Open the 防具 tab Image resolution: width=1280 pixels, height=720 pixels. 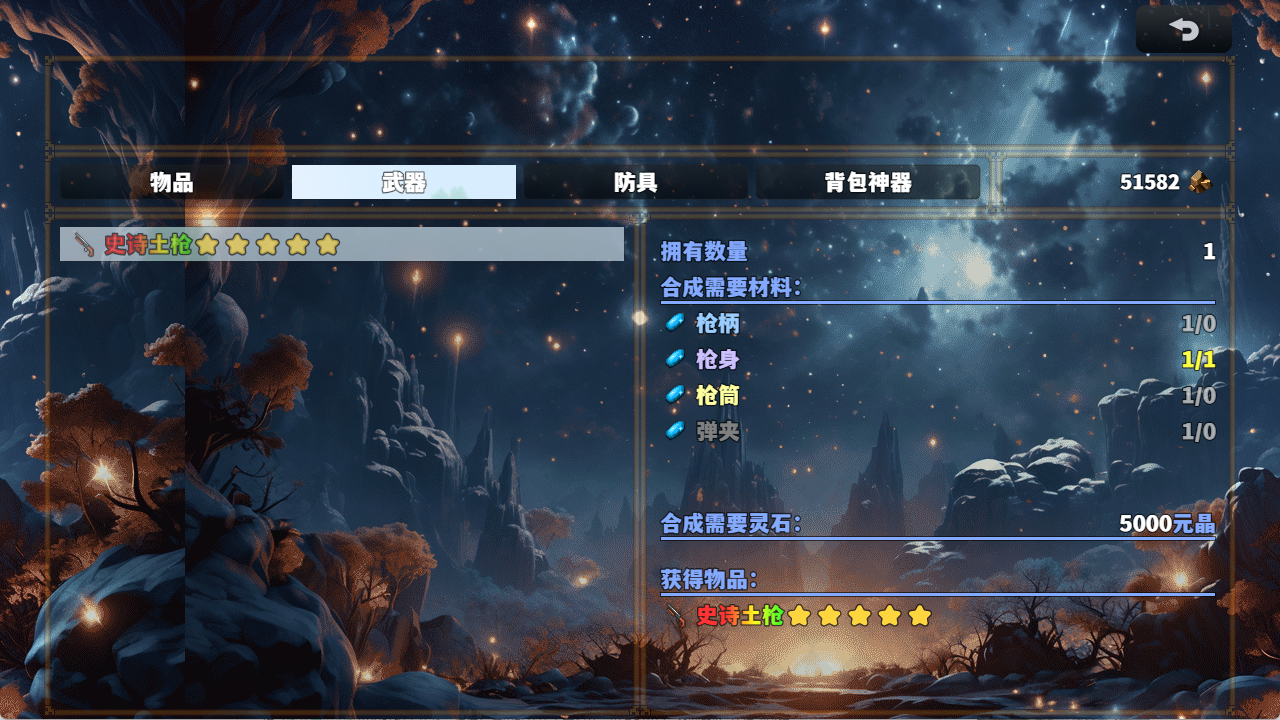(x=636, y=182)
